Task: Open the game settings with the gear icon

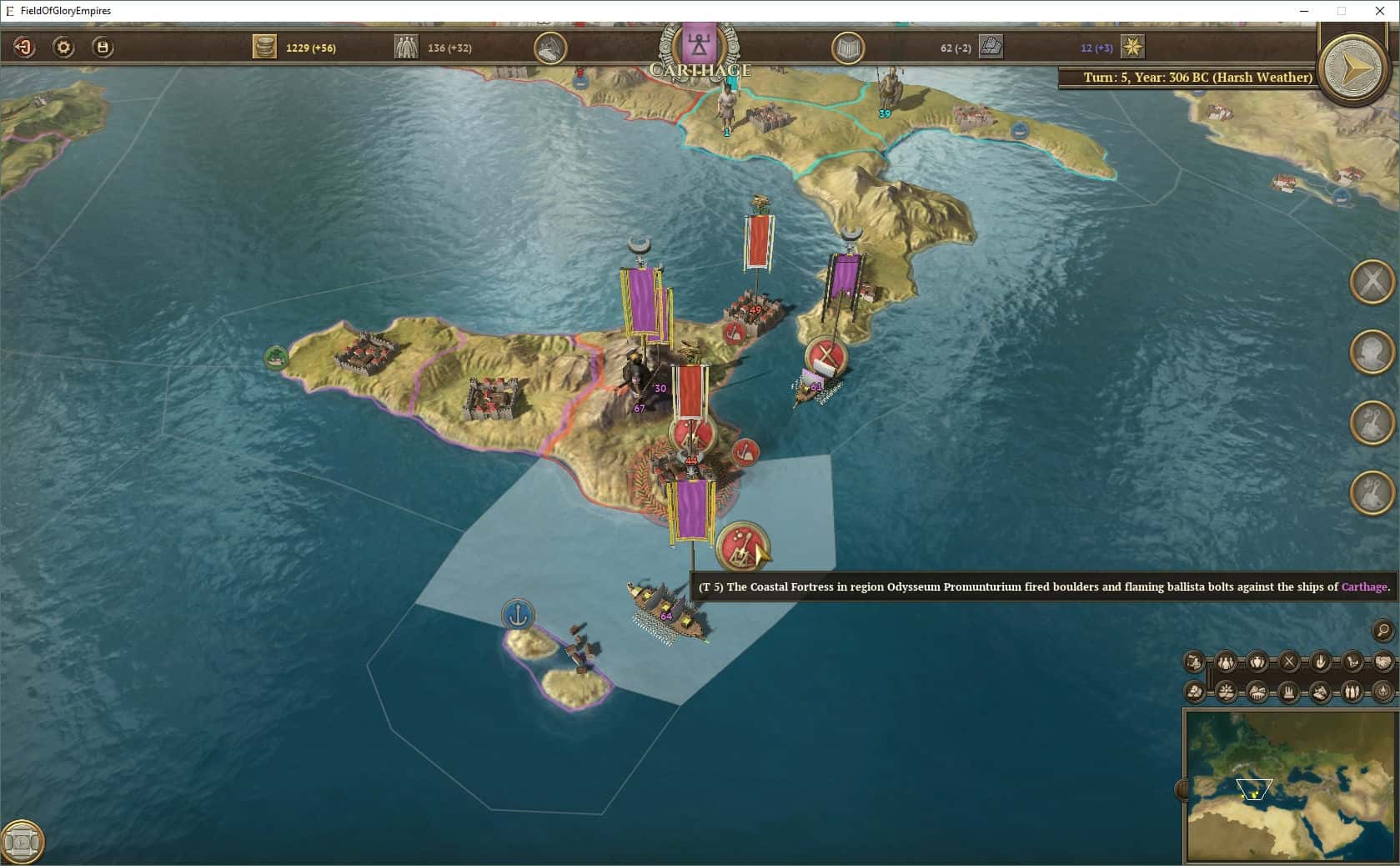Action: point(61,48)
